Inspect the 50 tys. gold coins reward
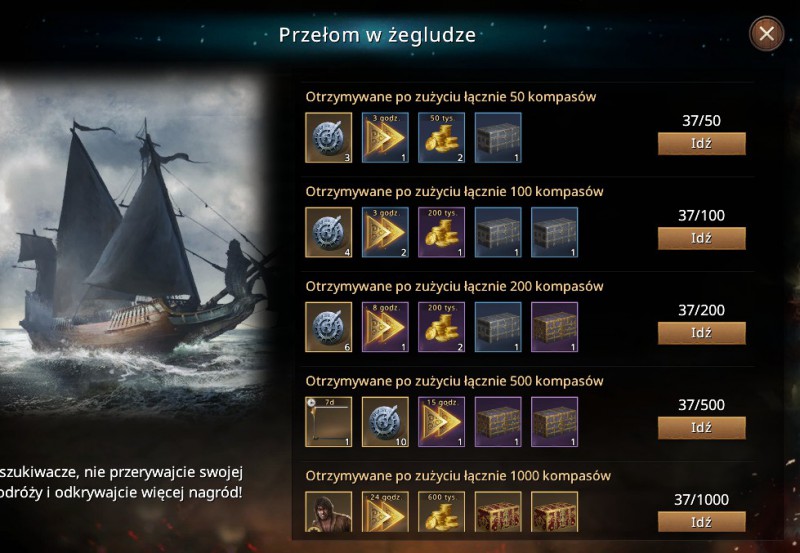 coord(442,137)
